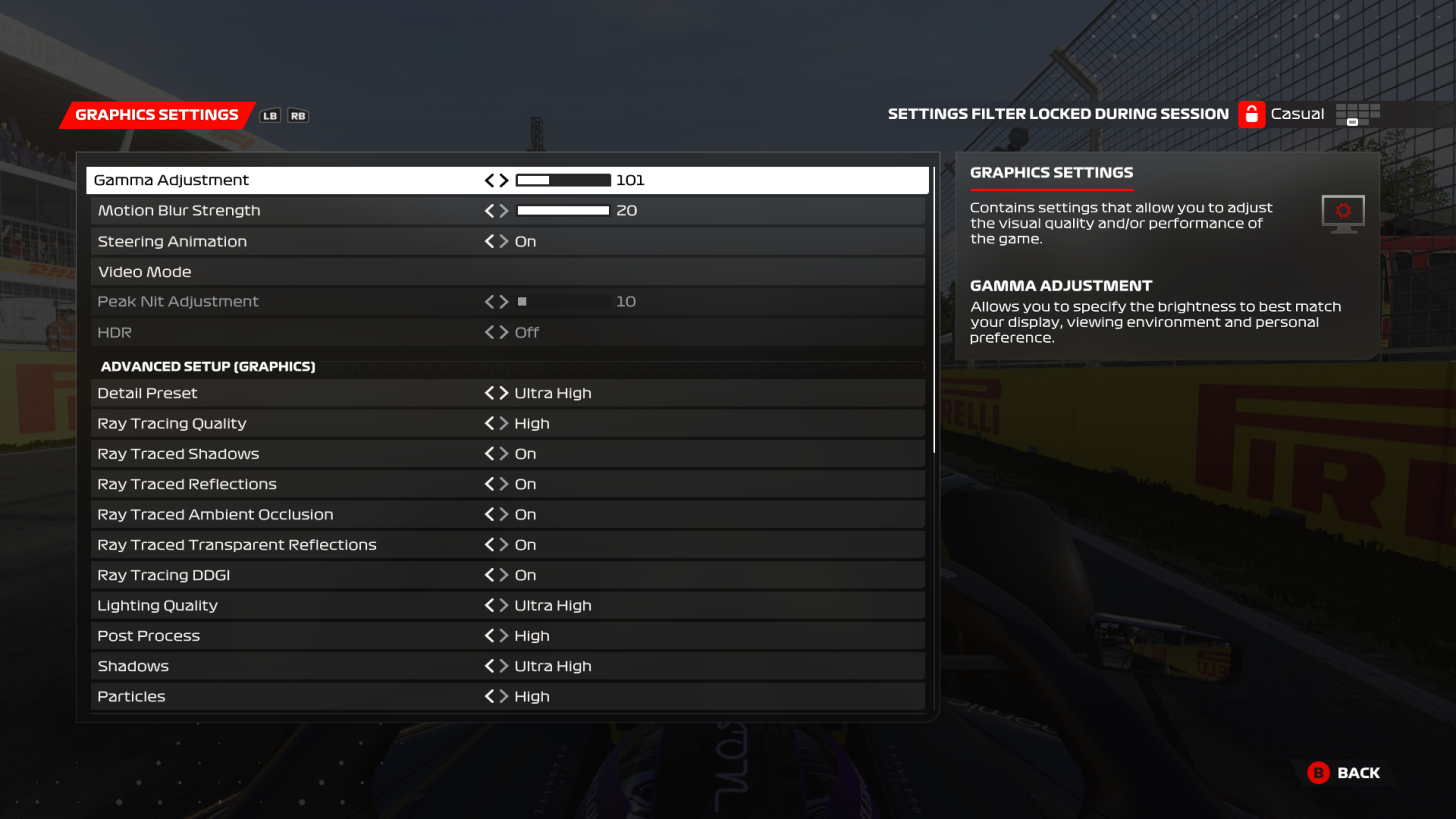Click the BACK button
This screenshot has width=1456, height=819.
point(1358,773)
